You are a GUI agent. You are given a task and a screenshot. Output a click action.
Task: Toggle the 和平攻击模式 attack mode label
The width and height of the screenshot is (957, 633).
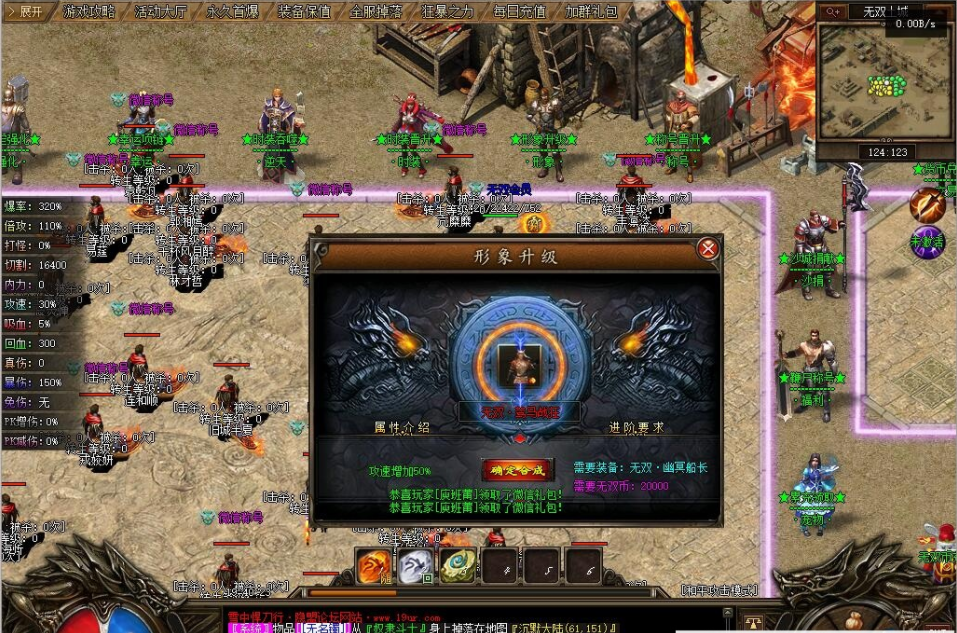720,590
